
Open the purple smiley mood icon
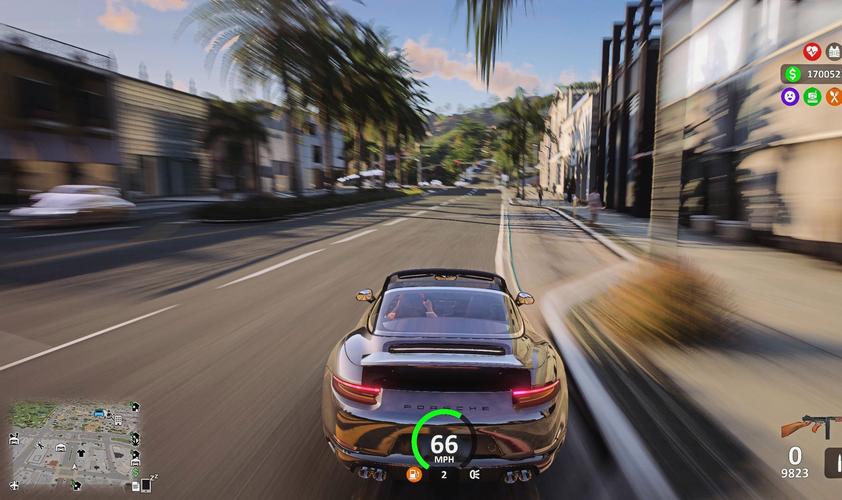coord(790,97)
